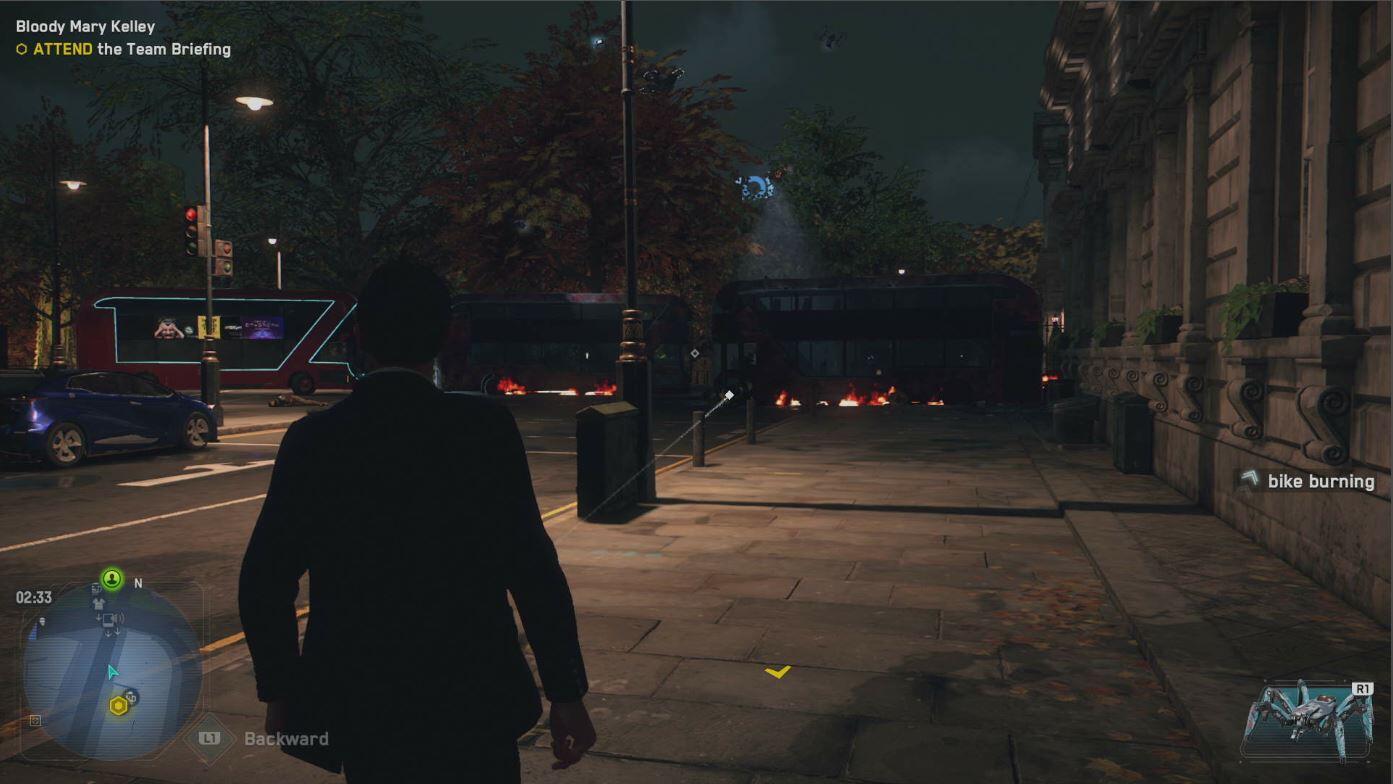Image resolution: width=1393 pixels, height=784 pixels.
Task: Click the yellow chevron waypoint marker
Action: [778, 672]
